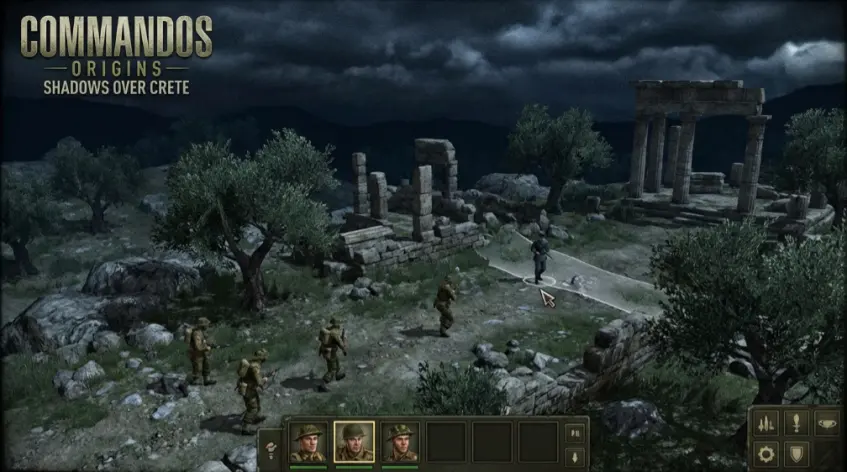Choose the commando portrait with the camouflage helmet
Screen dimensions: 847x472
point(399,441)
